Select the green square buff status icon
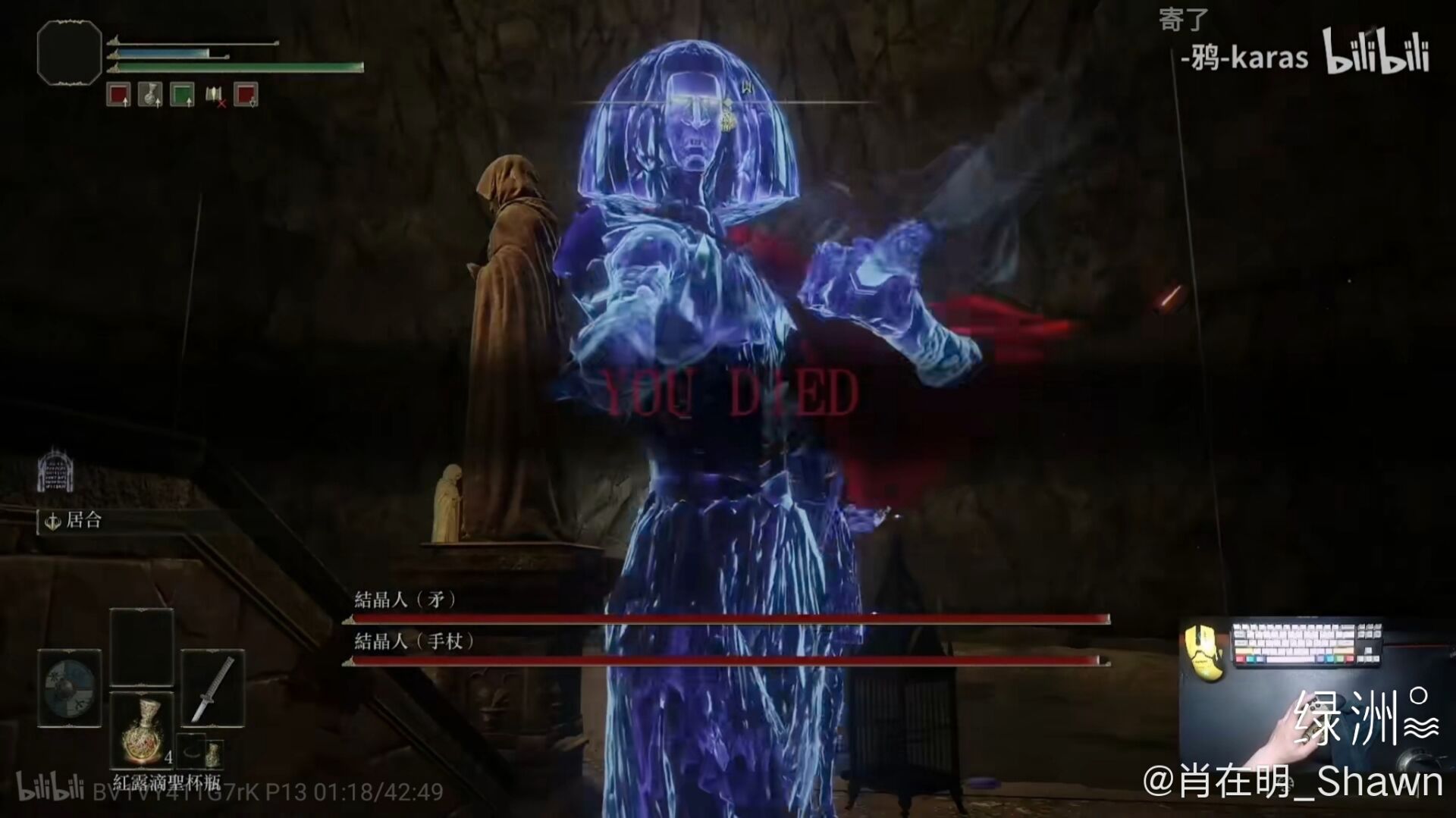 [x=182, y=95]
